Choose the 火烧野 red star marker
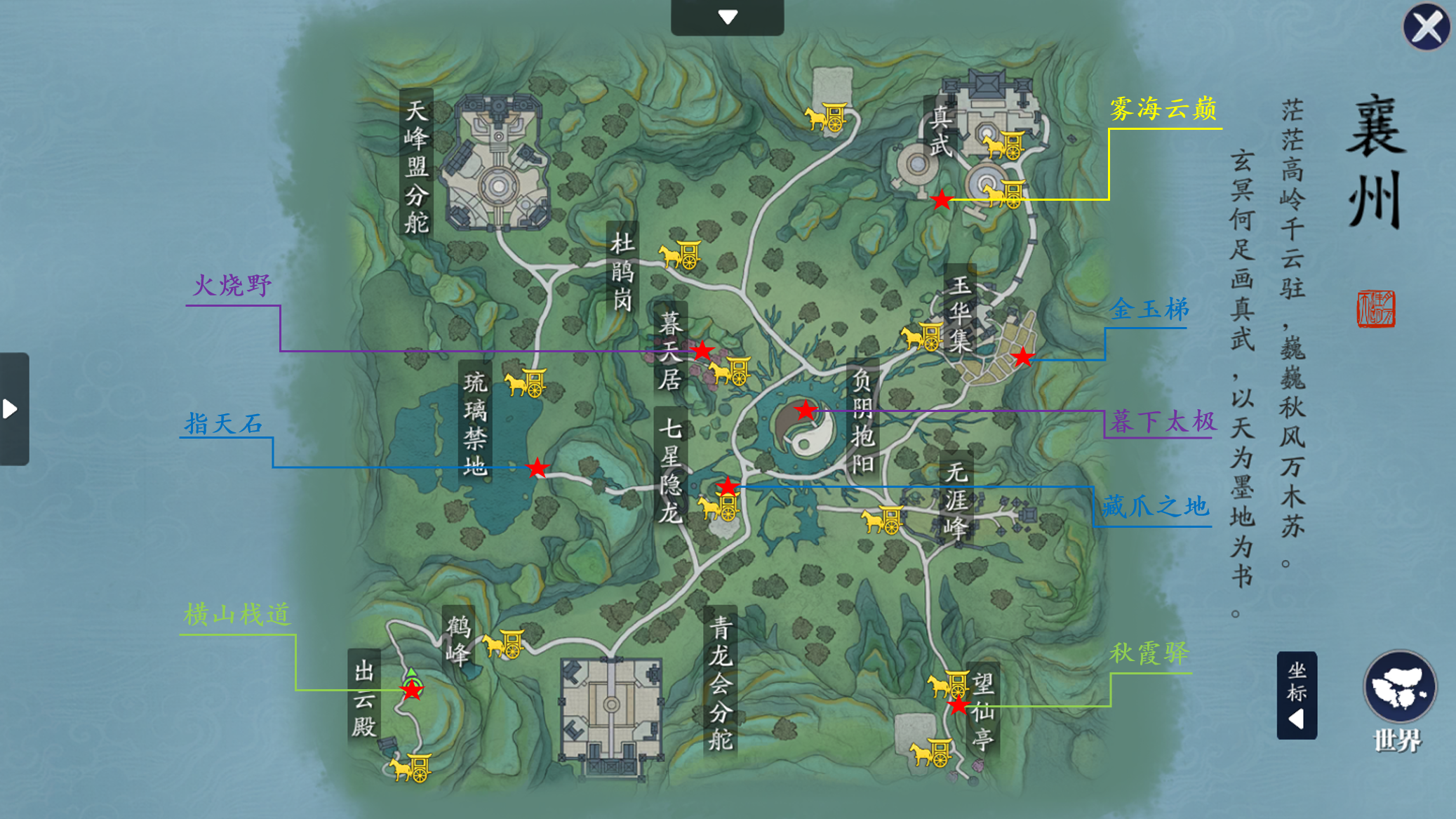 [x=702, y=351]
